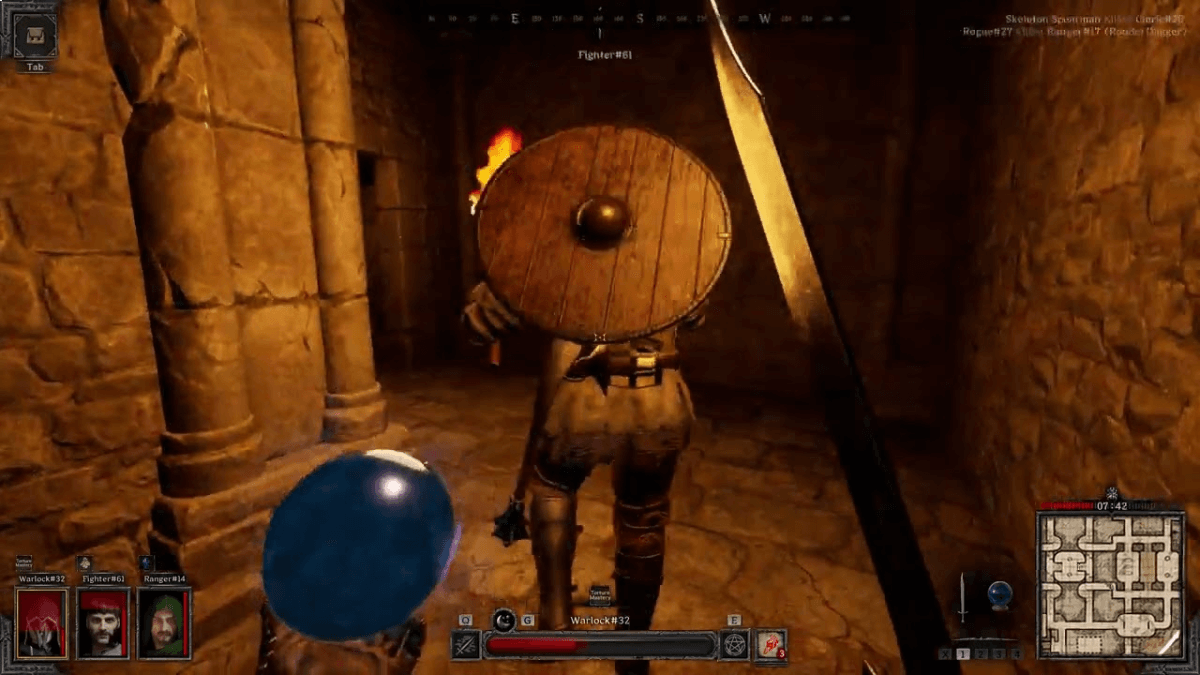Click the Torture Mastery perk icon above Warlock#32 portrait
Viewport: 1200px width, 675px height.
click(x=24, y=564)
